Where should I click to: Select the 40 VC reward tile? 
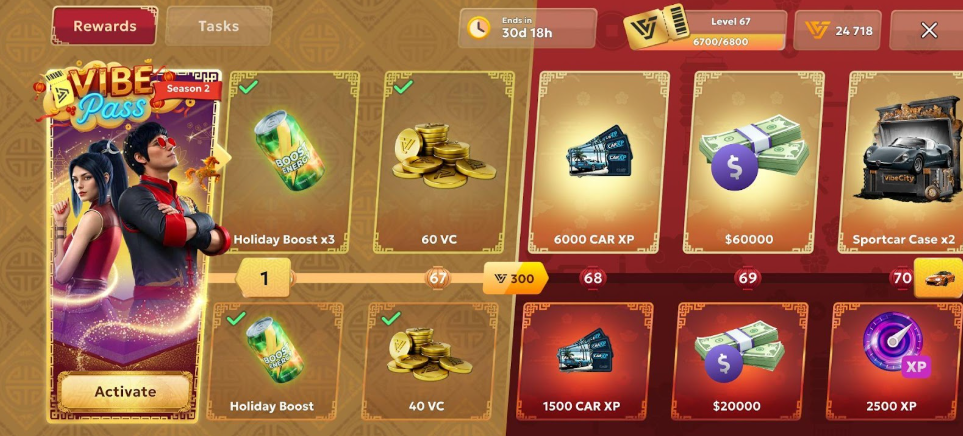pyautogui.click(x=428, y=360)
